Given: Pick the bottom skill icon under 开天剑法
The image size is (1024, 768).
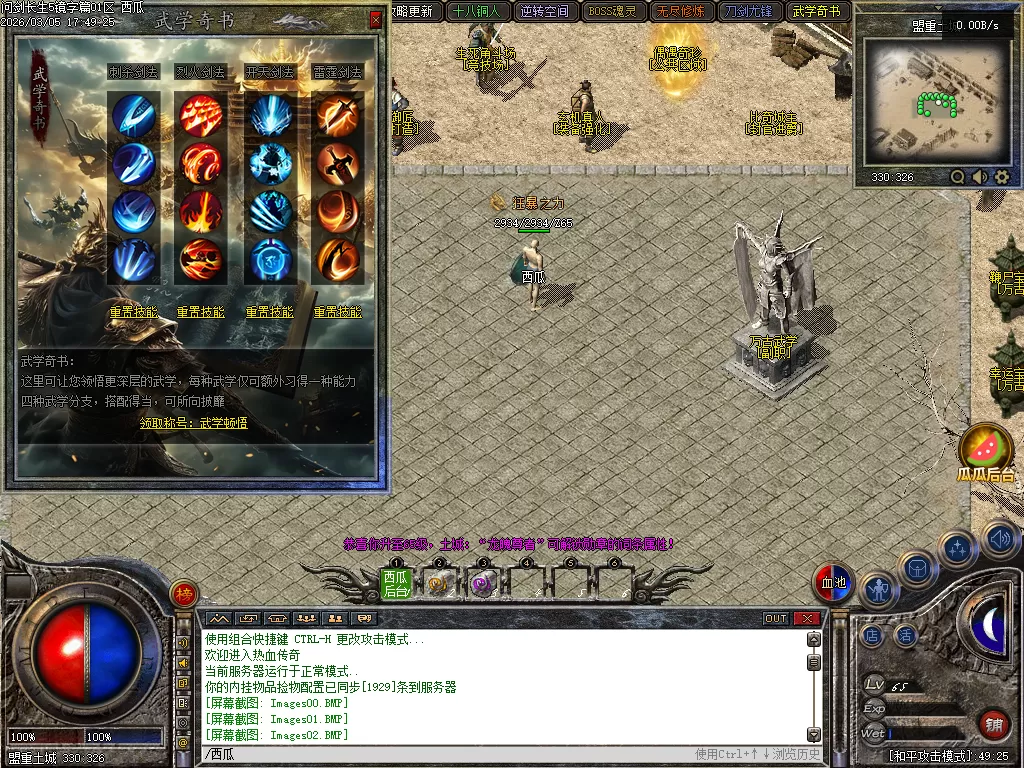Looking at the screenshot, I should click(270, 260).
